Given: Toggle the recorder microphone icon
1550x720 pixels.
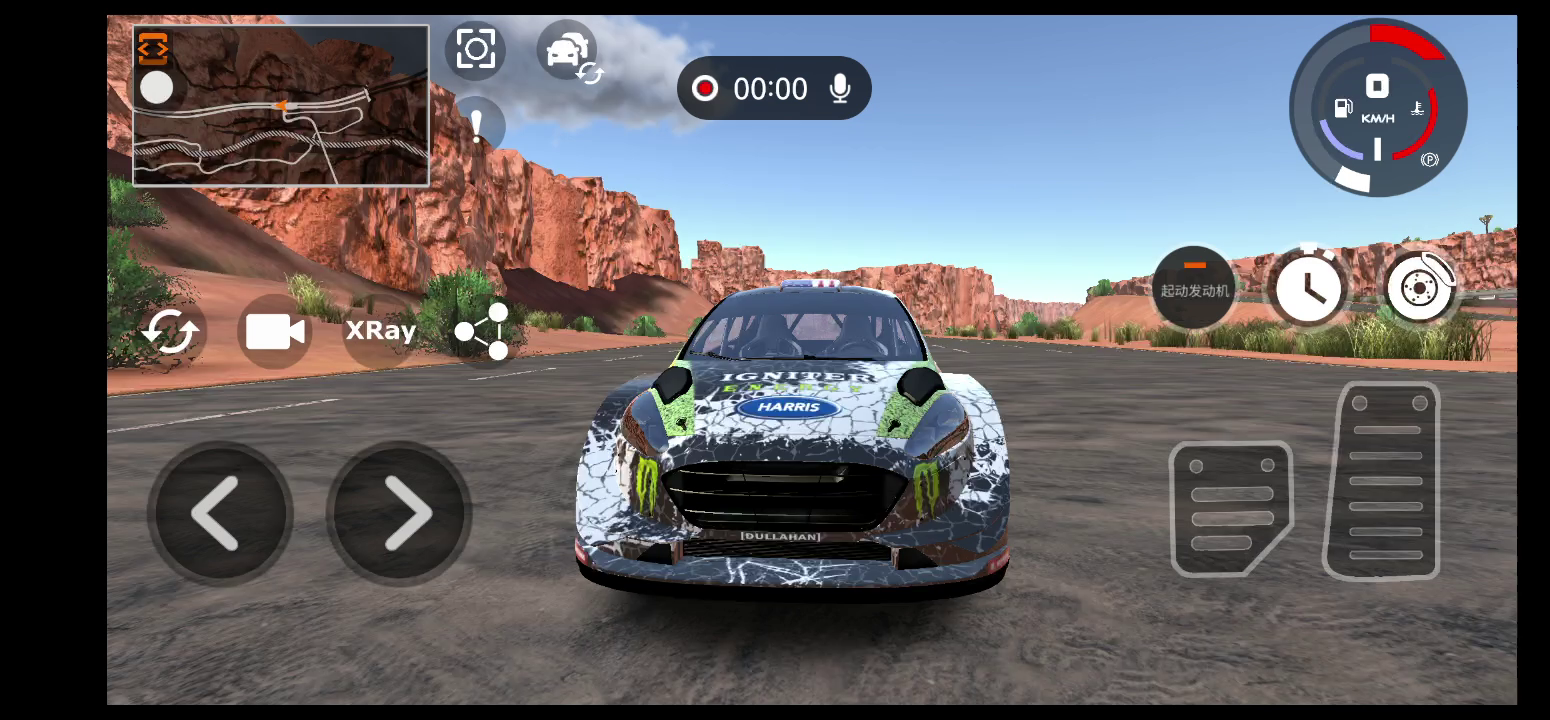Looking at the screenshot, I should click(840, 89).
